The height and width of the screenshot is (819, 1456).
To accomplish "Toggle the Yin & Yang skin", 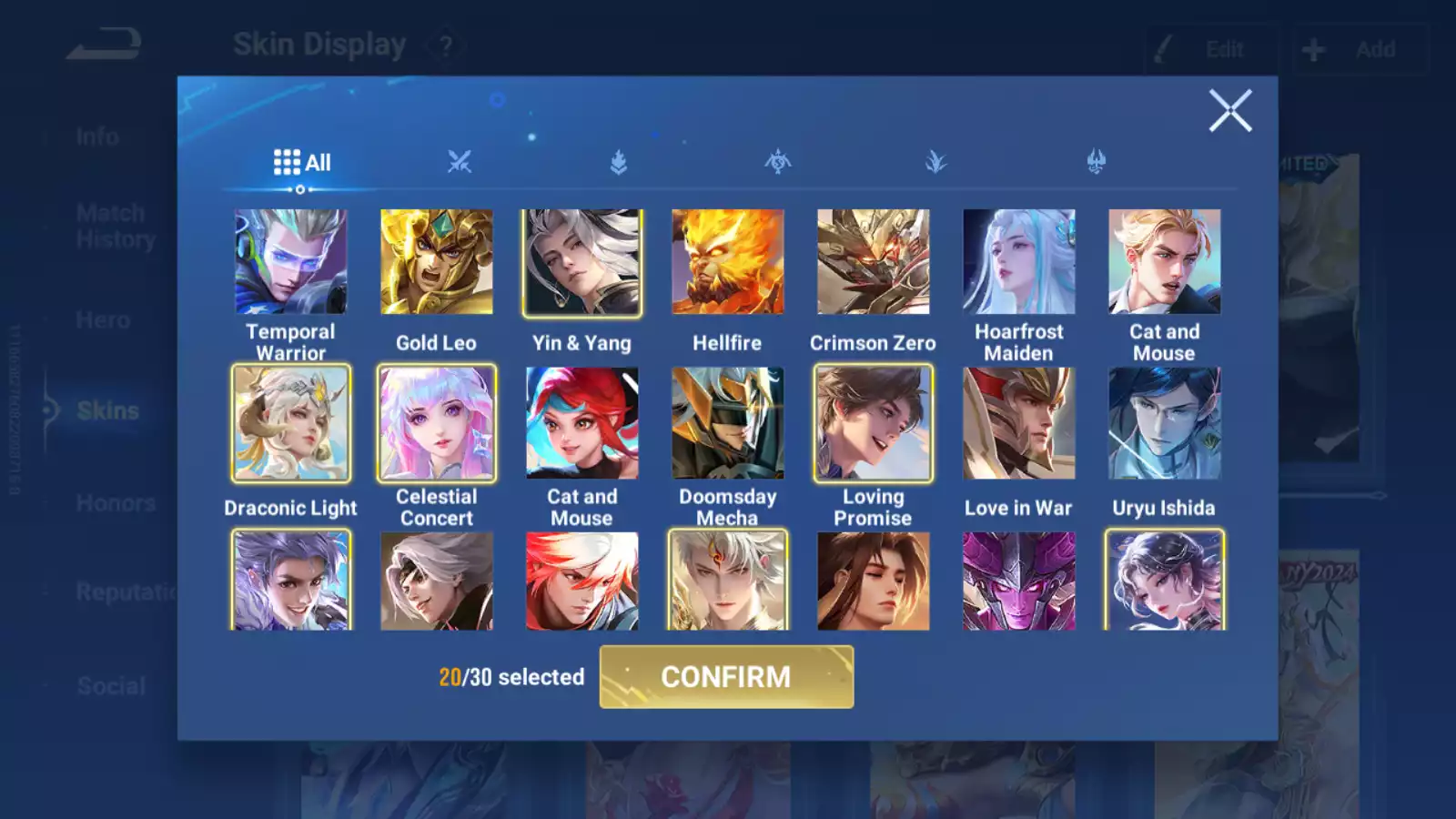I will coord(581,262).
